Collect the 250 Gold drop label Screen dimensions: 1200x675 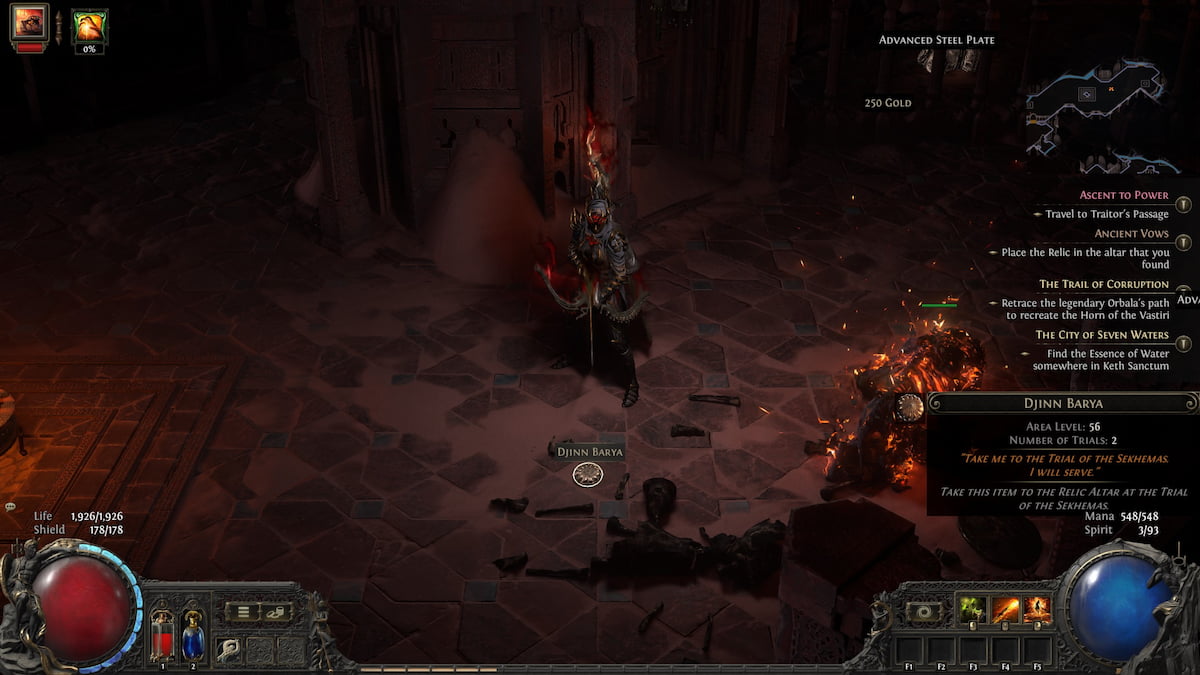click(888, 103)
